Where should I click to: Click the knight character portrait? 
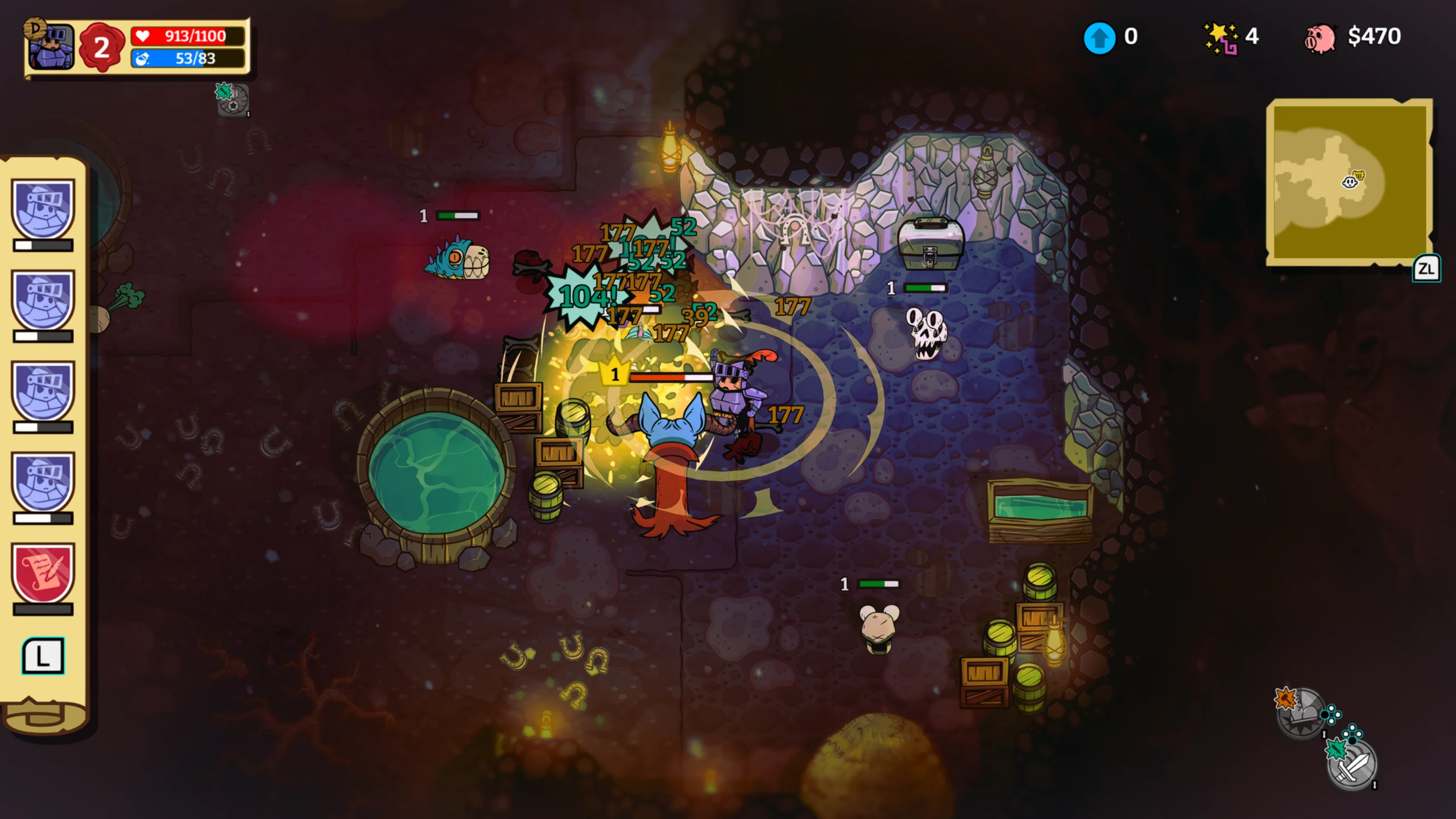click(x=51, y=47)
